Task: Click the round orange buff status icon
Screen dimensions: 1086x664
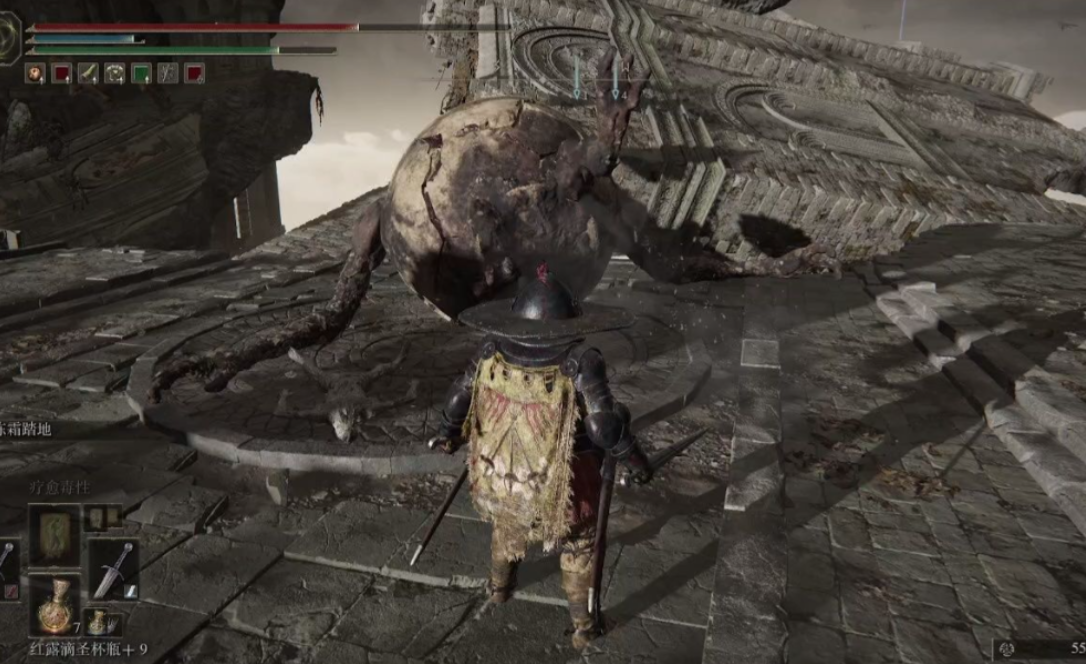Action: click(35, 73)
